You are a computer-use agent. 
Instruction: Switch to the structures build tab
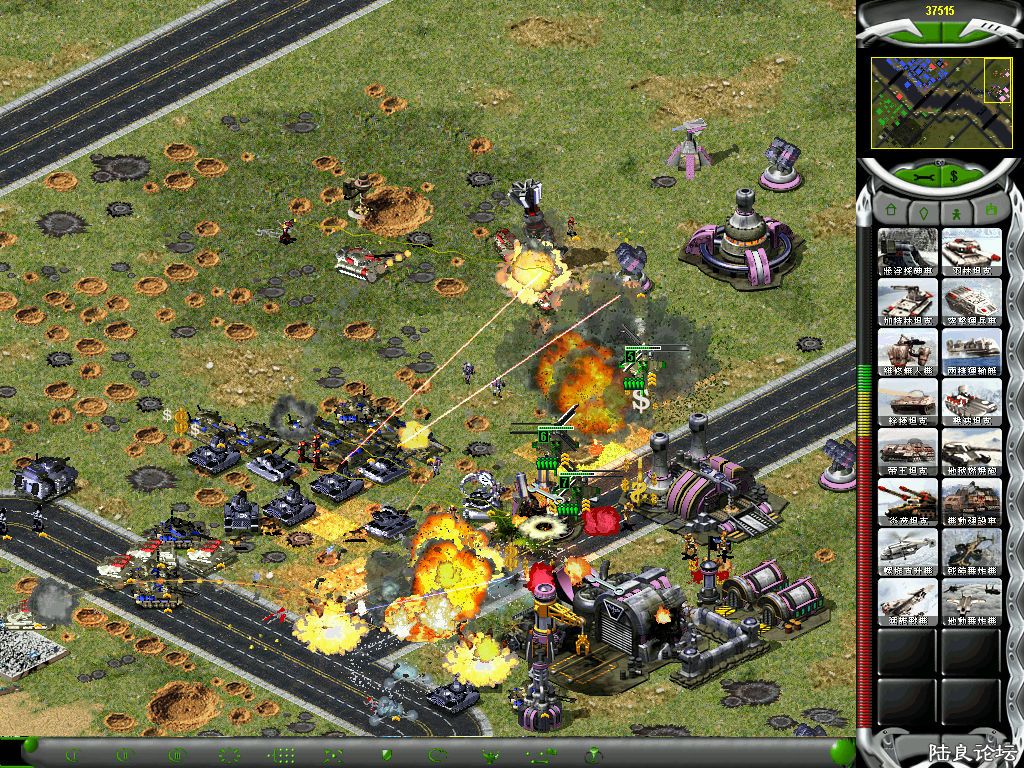tap(887, 213)
